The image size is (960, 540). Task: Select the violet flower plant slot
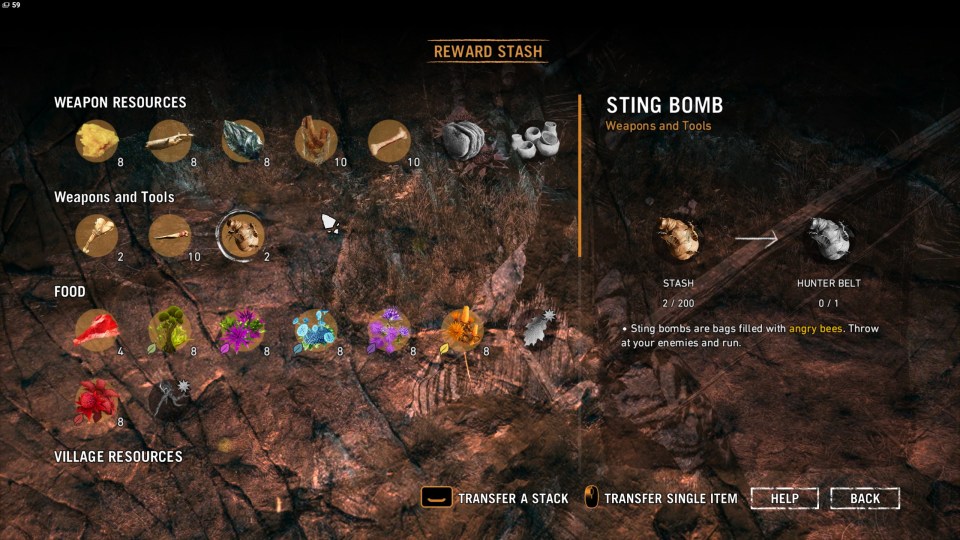point(389,330)
